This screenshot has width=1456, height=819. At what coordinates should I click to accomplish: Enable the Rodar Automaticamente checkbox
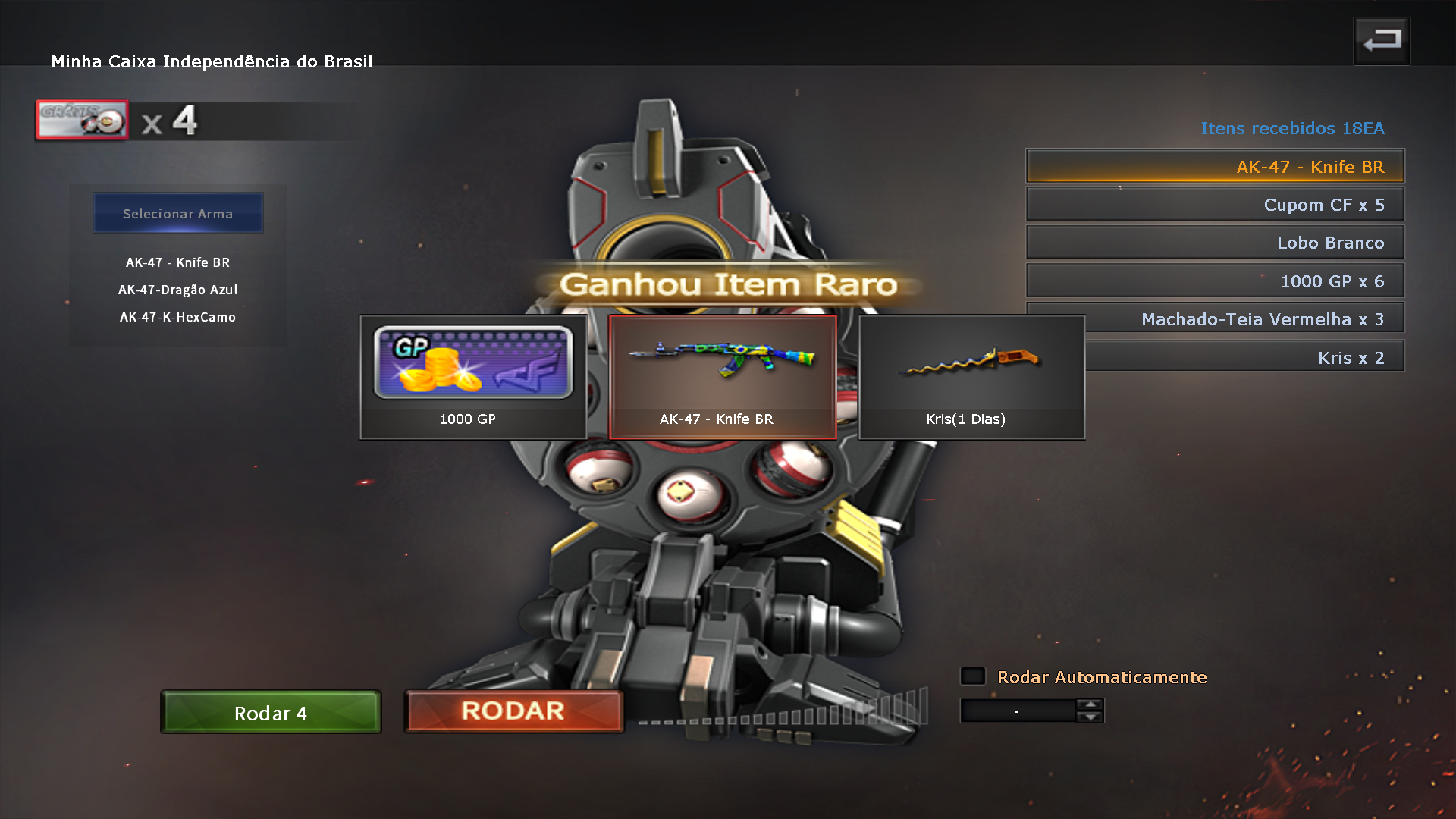coord(973,676)
